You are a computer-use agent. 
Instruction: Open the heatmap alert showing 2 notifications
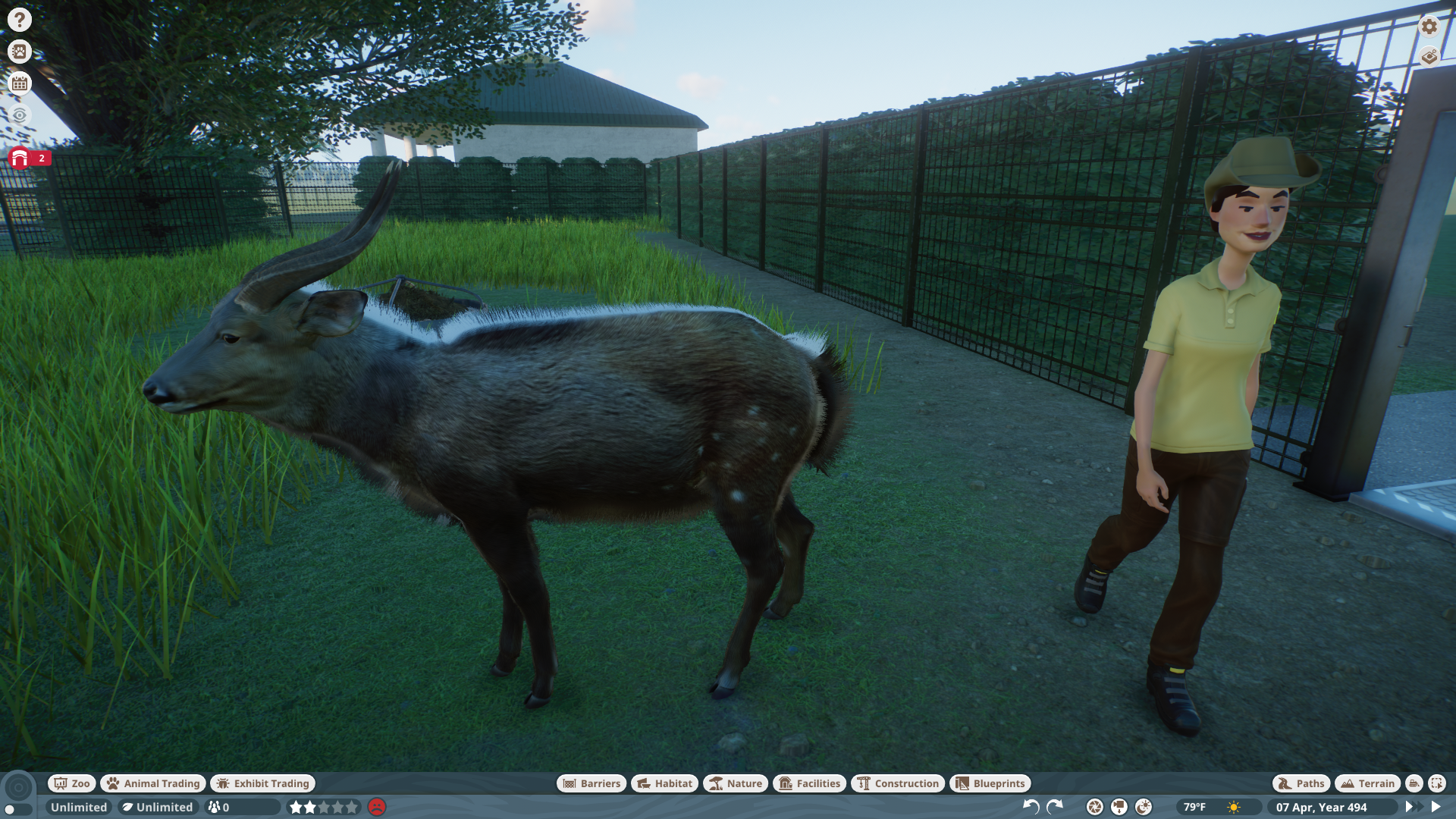tap(20, 159)
